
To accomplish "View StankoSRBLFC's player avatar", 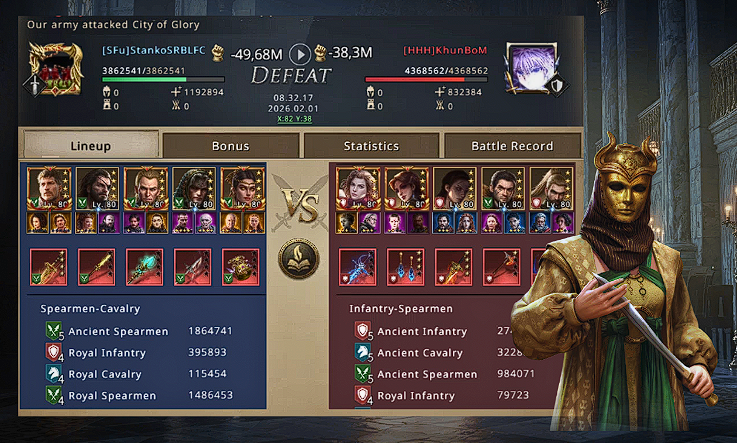I will (x=57, y=68).
